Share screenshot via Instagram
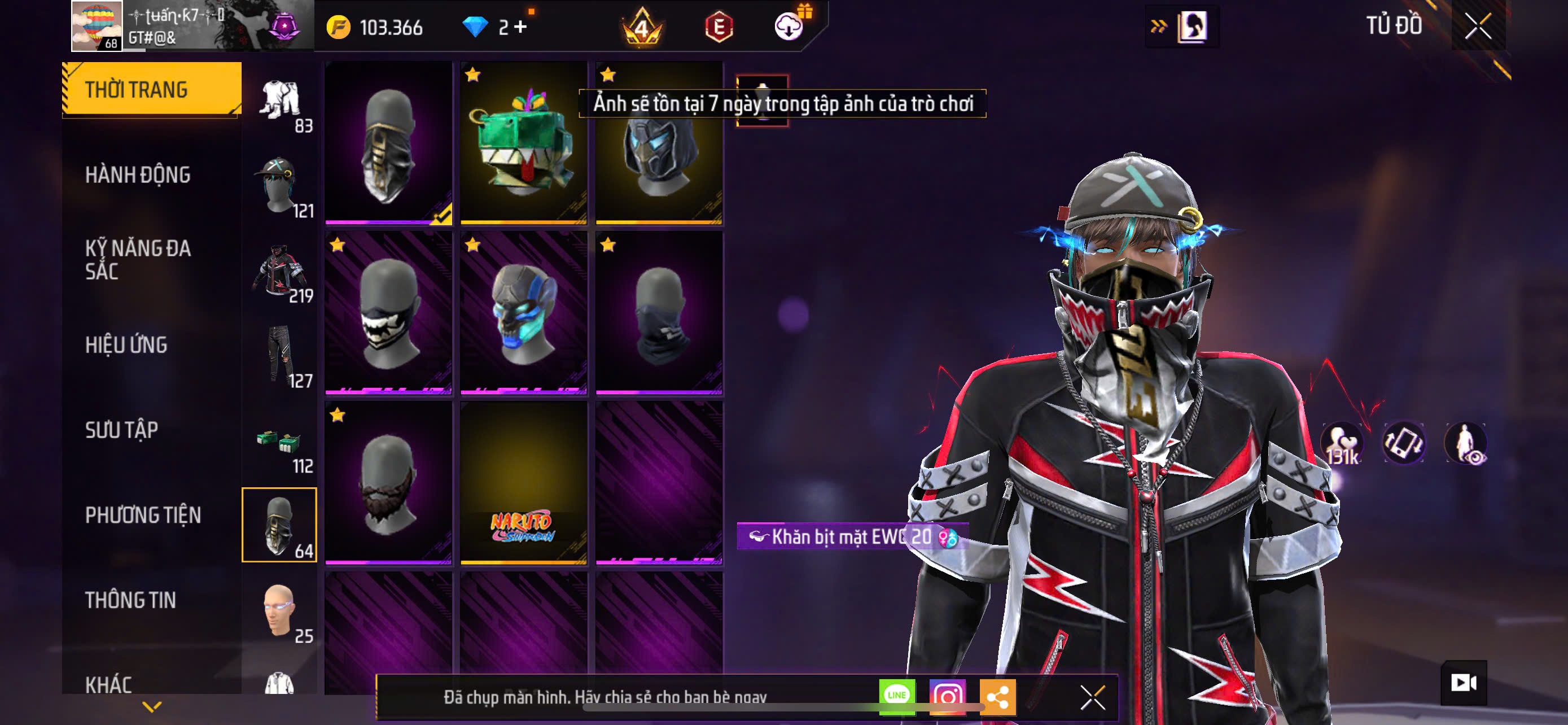 point(947,696)
